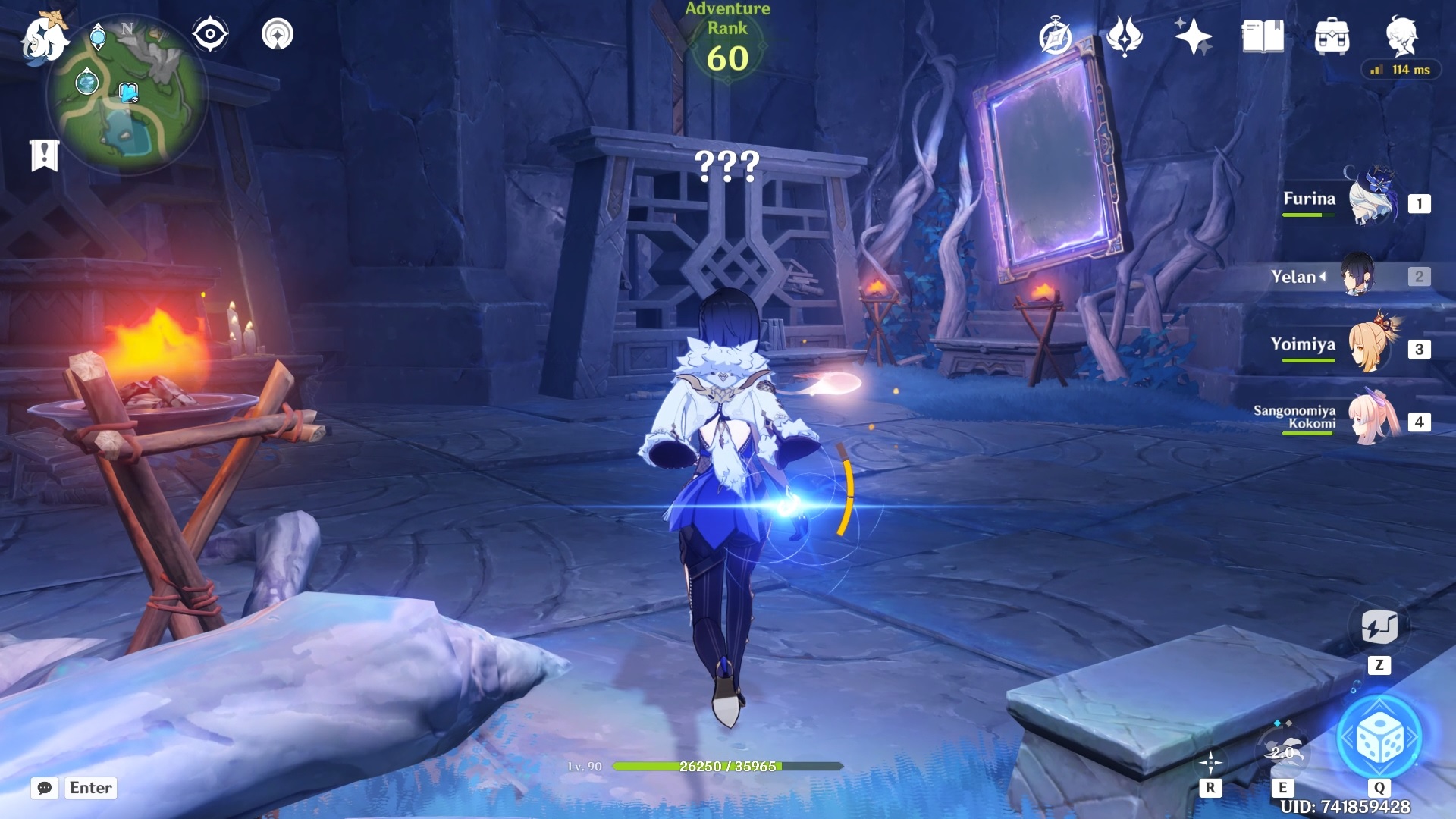Use Yelan's elemental skill icon
The image size is (1456, 819).
[1283, 752]
